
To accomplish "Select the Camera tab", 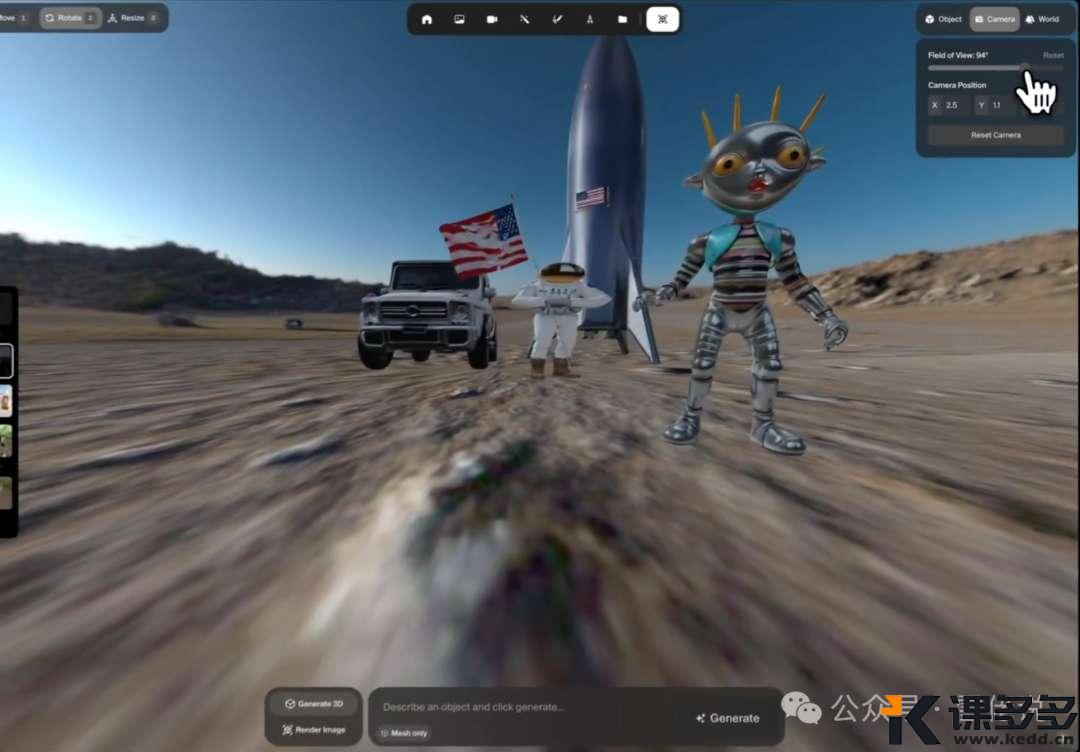I will [994, 19].
